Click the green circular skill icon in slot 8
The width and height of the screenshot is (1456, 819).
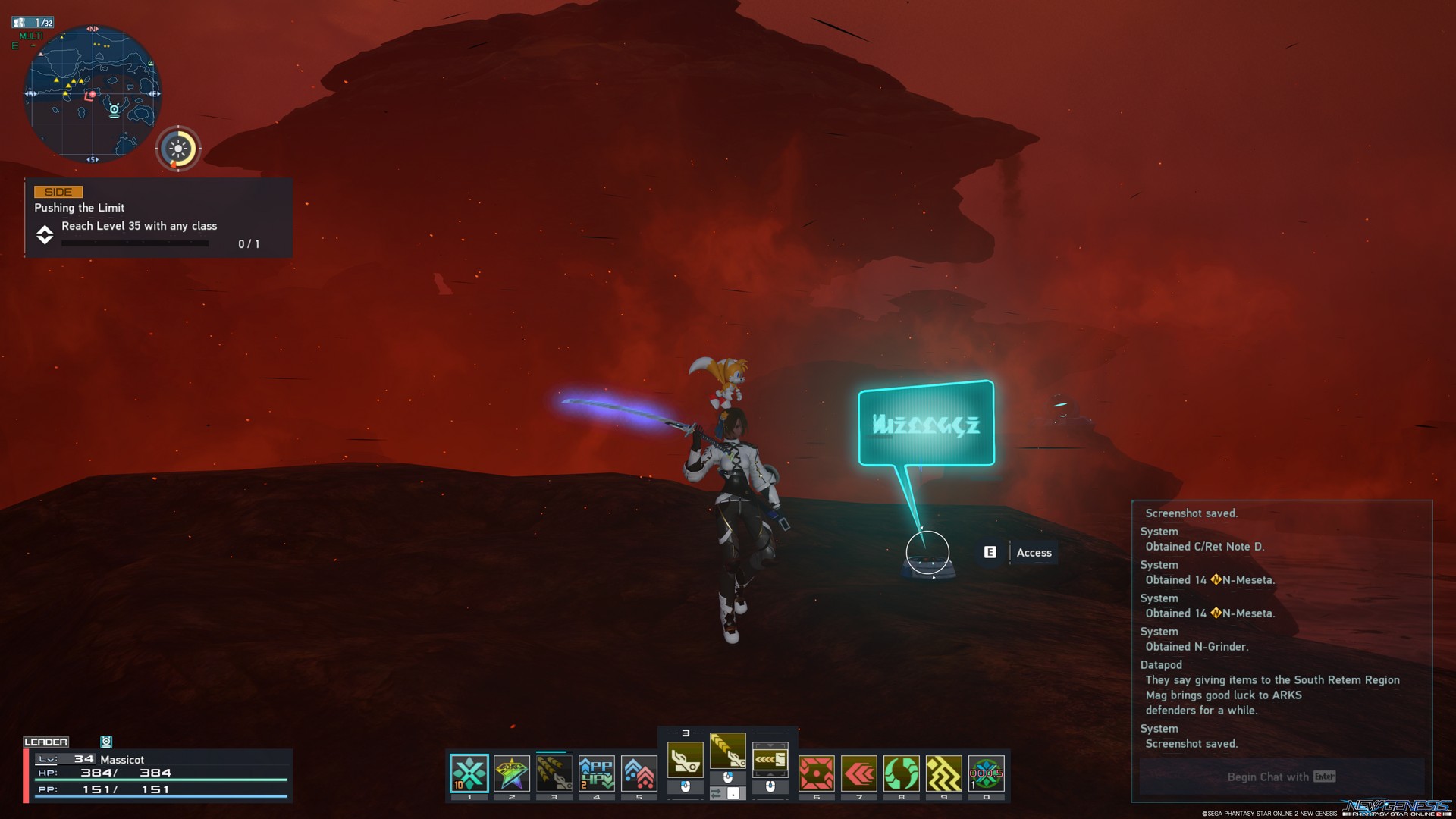(902, 774)
